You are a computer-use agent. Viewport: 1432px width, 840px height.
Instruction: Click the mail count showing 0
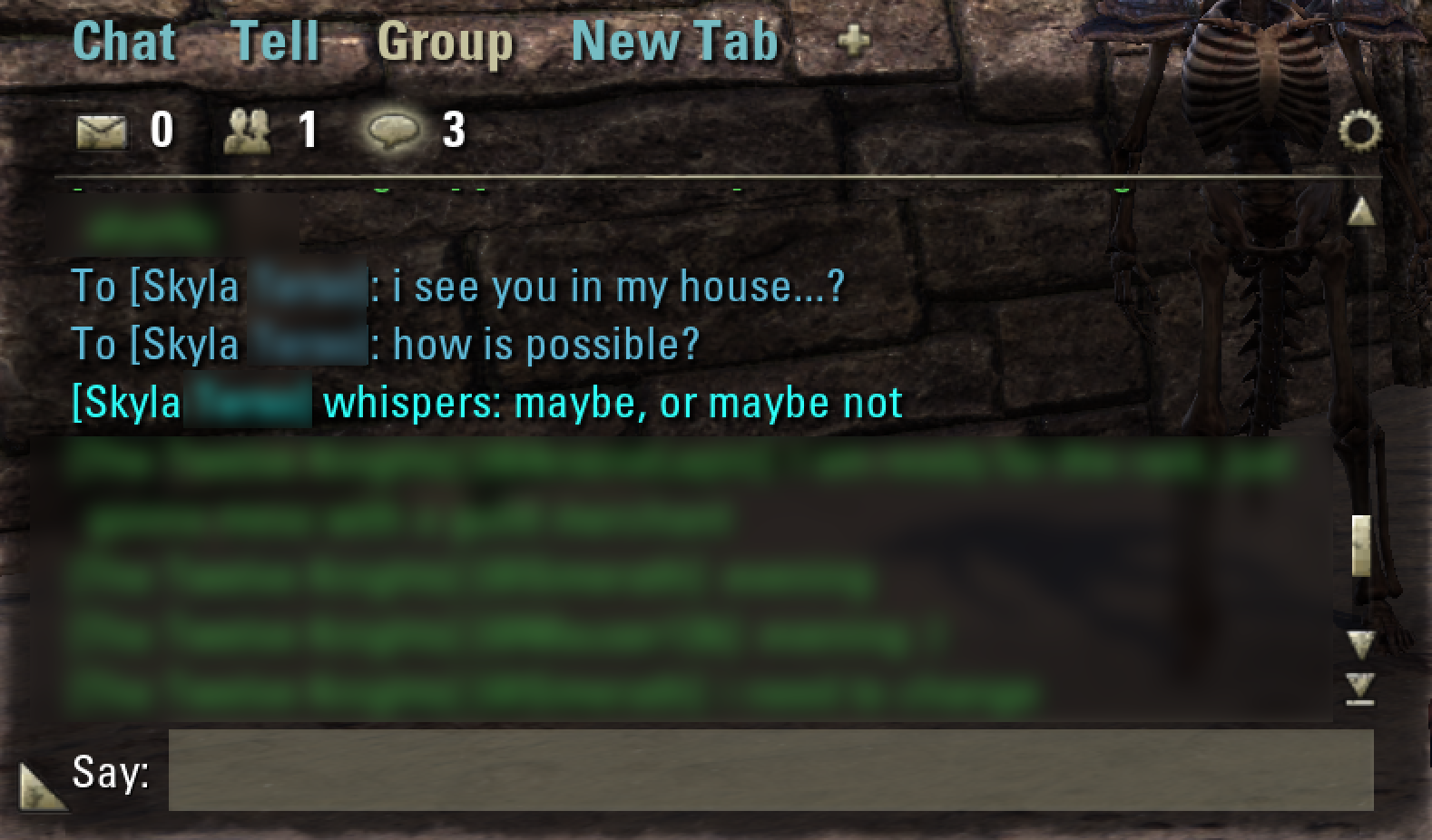coord(161,131)
